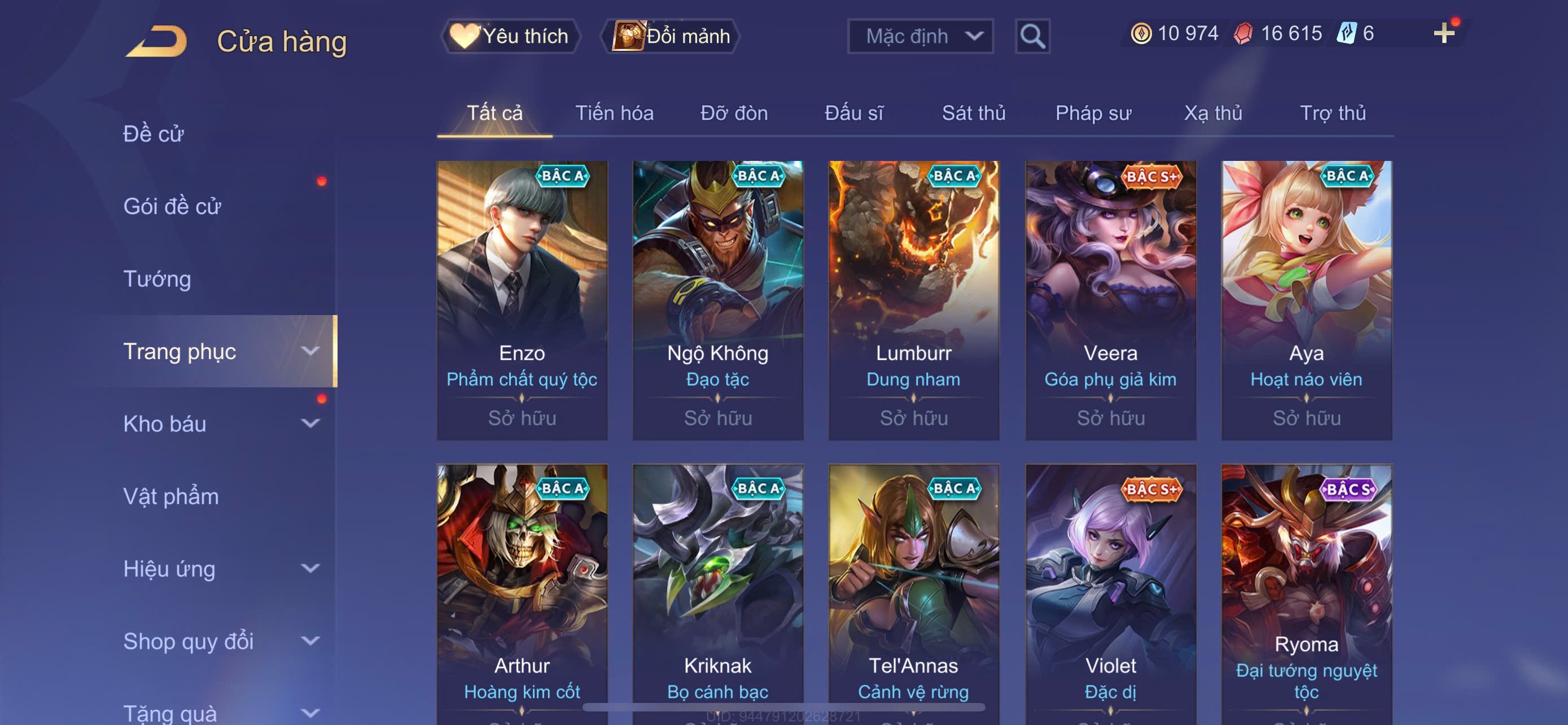1568x725 pixels.
Task: Go back with the golden arrow button
Action: [x=156, y=41]
